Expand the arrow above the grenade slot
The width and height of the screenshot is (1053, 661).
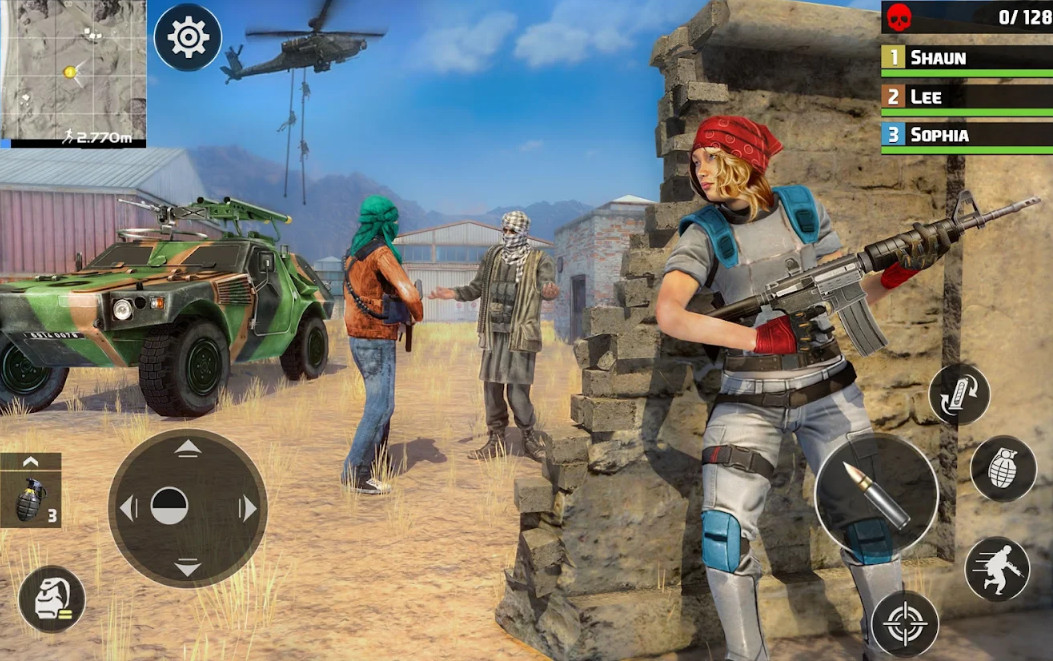[x=30, y=462]
